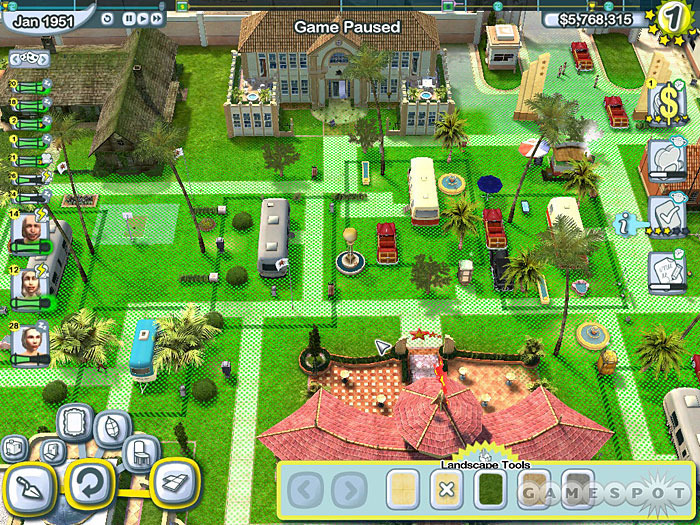Go to next page of Landscape Tools
This screenshot has width=700, height=525.
[x=349, y=491]
